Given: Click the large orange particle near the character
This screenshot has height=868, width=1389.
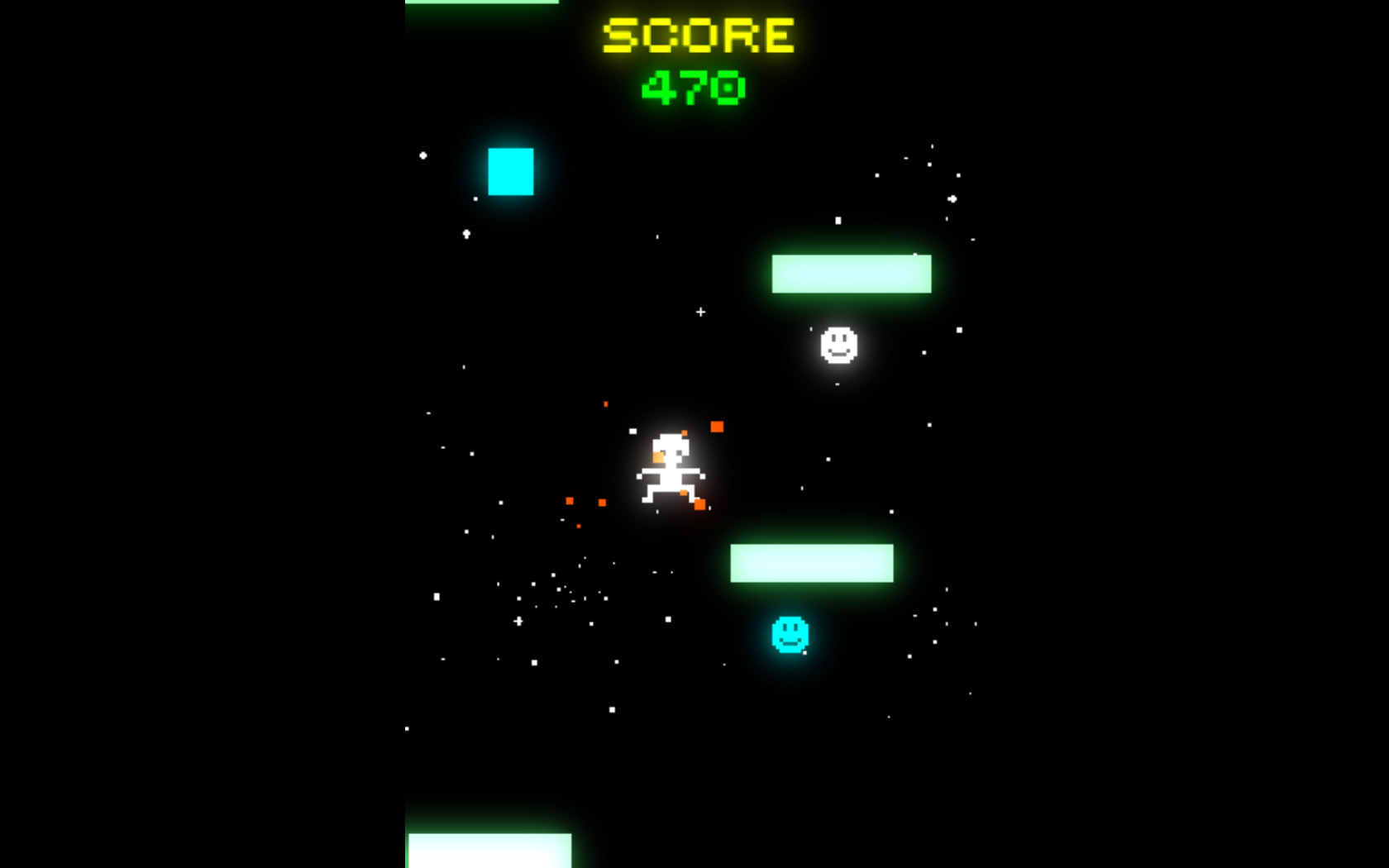Looking at the screenshot, I should coord(717,427).
